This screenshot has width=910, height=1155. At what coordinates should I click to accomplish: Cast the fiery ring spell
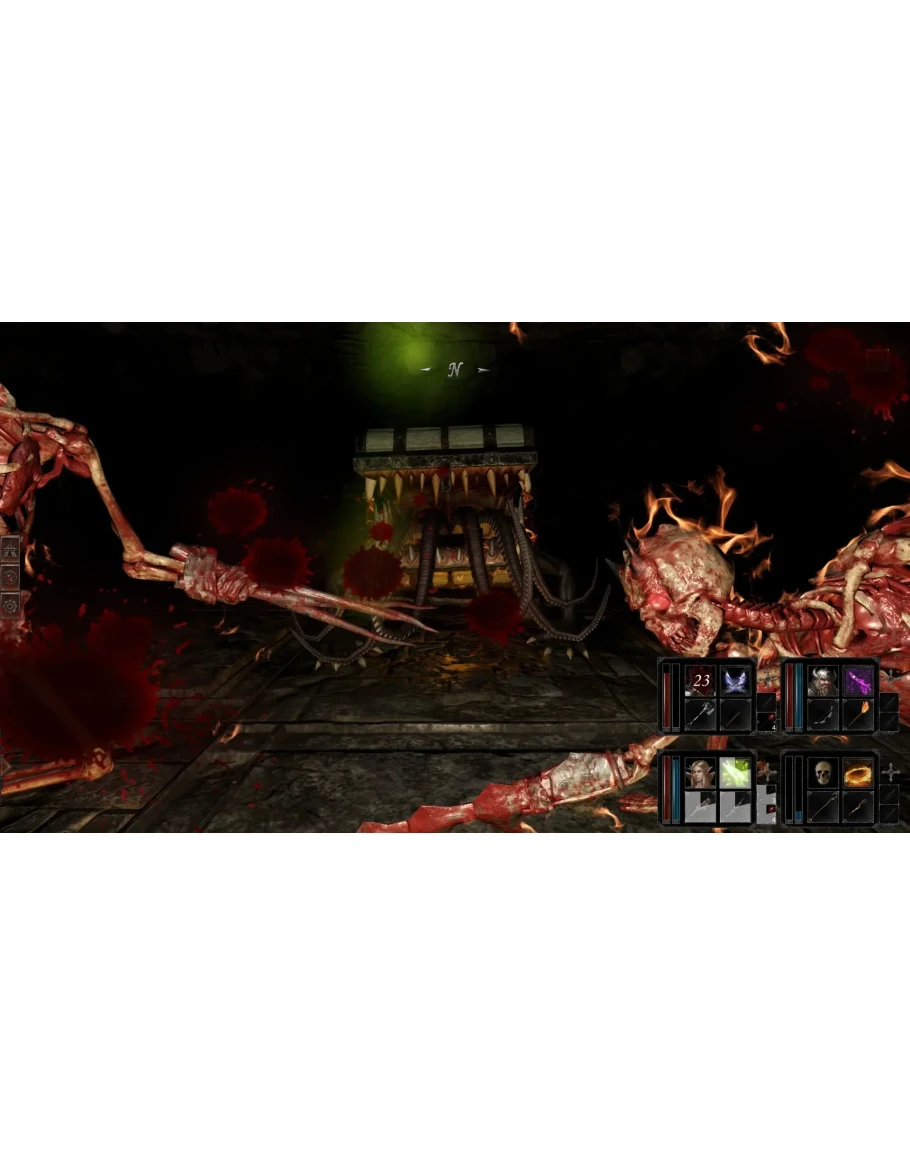click(858, 772)
